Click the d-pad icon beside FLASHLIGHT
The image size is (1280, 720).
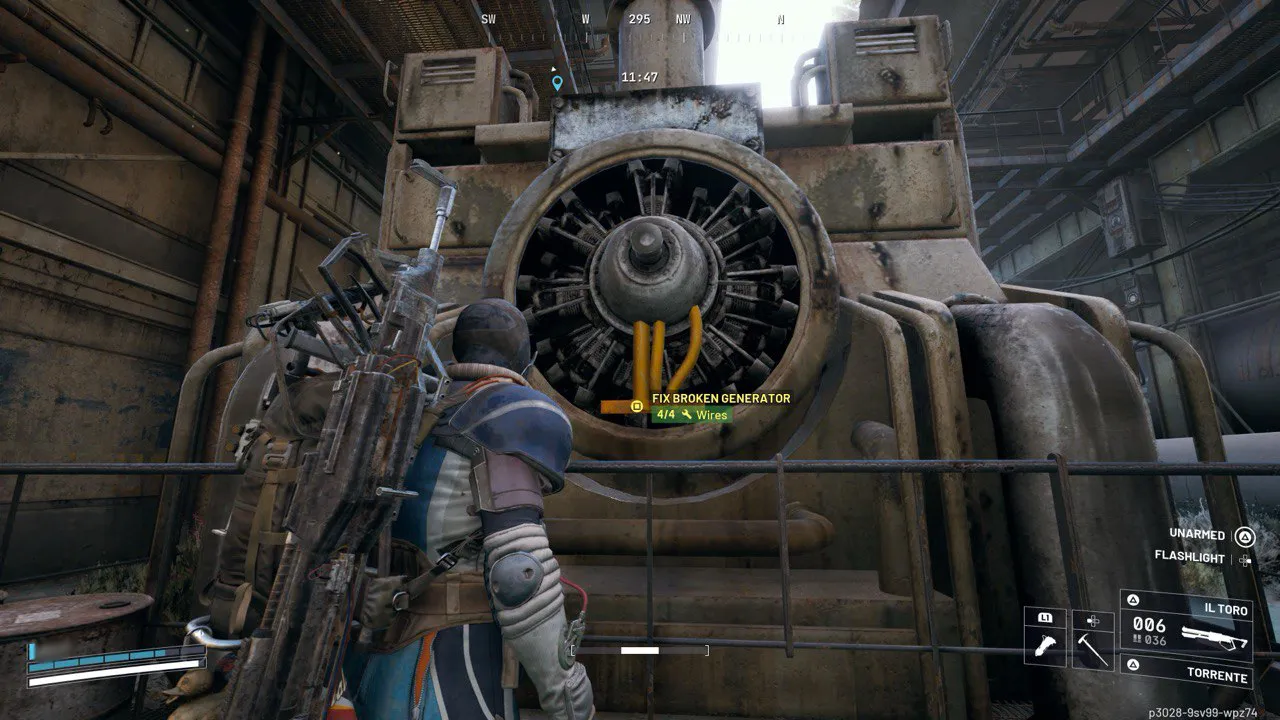click(x=1244, y=561)
